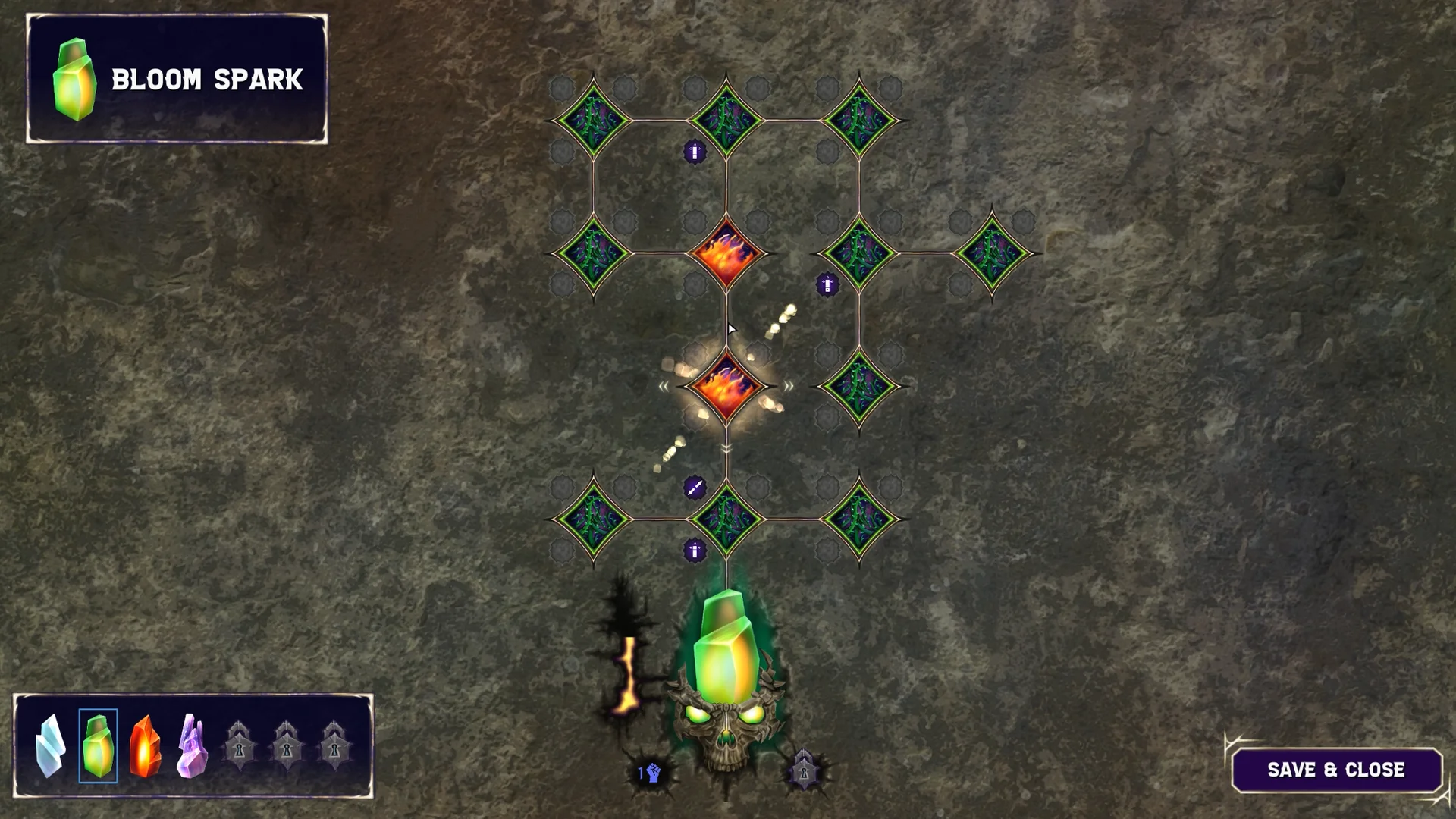This screenshot has height=819, width=1456.
Task: Click the right chevrons beside the selected fire node
Action: 789,385
